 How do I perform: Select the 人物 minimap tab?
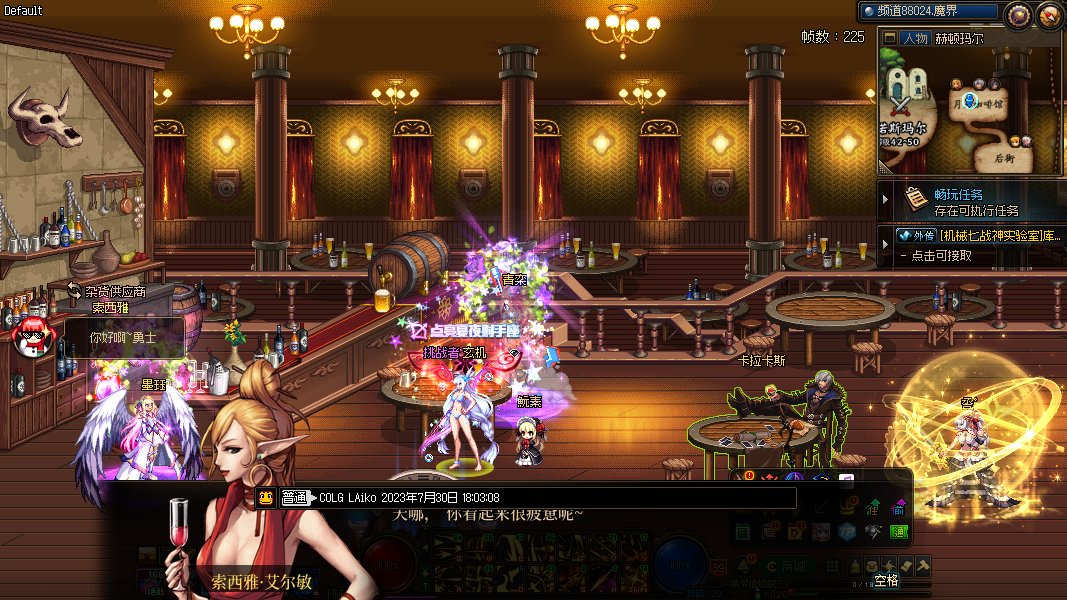pyautogui.click(x=914, y=38)
